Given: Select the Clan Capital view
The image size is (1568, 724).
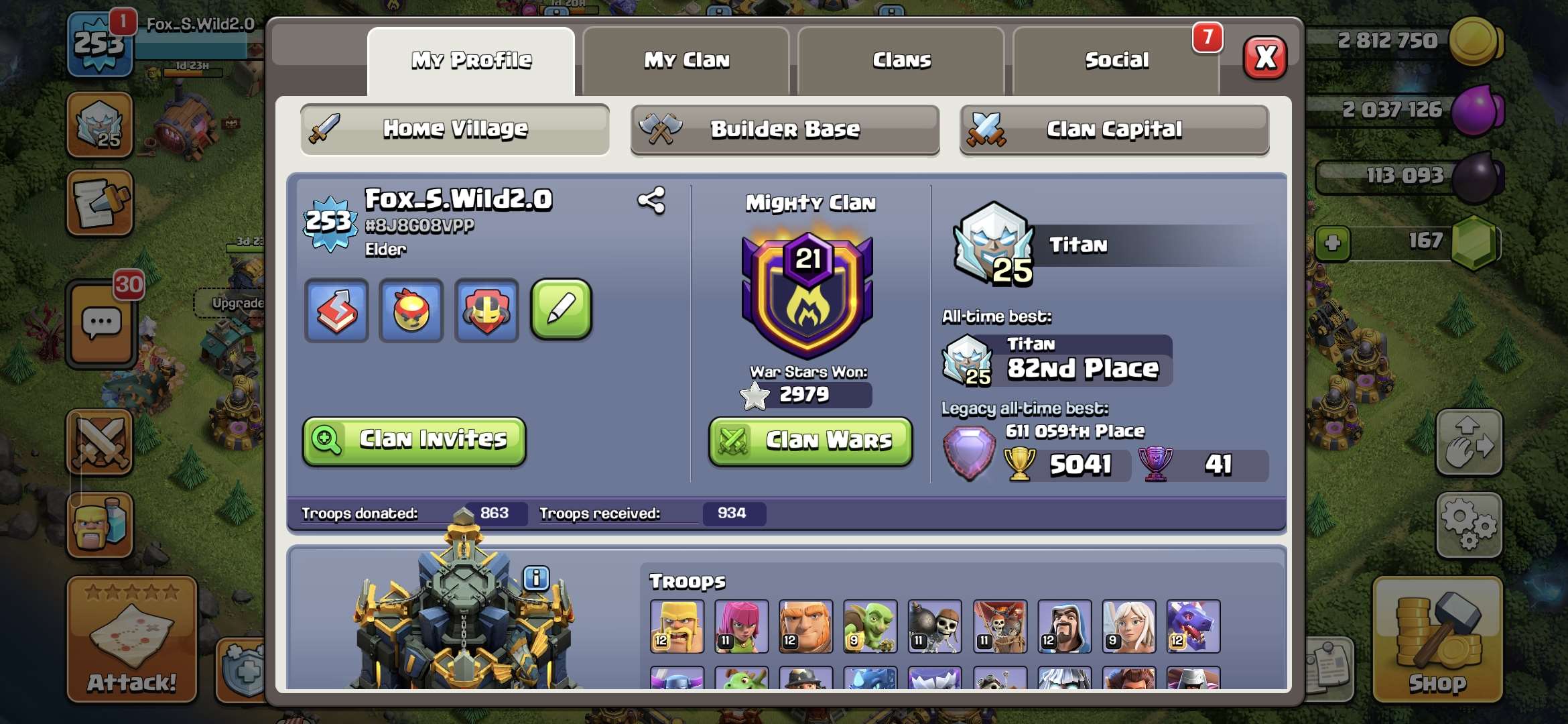Looking at the screenshot, I should 1114,129.
